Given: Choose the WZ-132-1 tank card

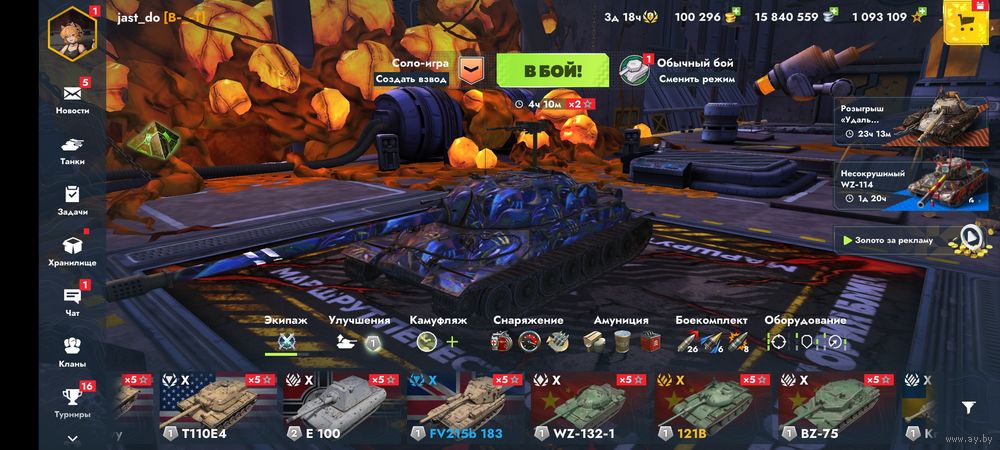Looking at the screenshot, I should click(590, 408).
